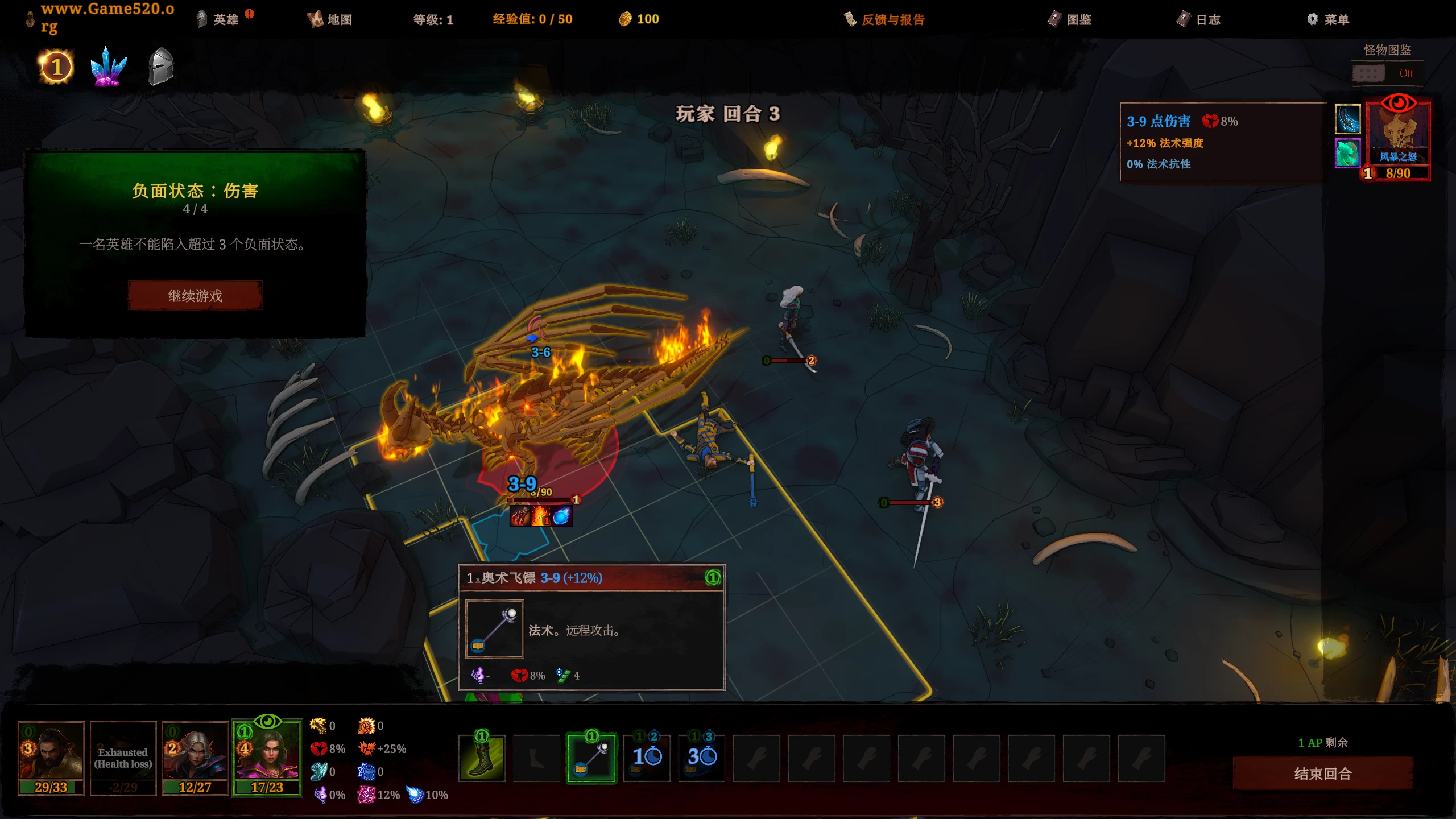
Task: Select the sorceress hero portrait with 17/23 health
Action: click(x=267, y=752)
